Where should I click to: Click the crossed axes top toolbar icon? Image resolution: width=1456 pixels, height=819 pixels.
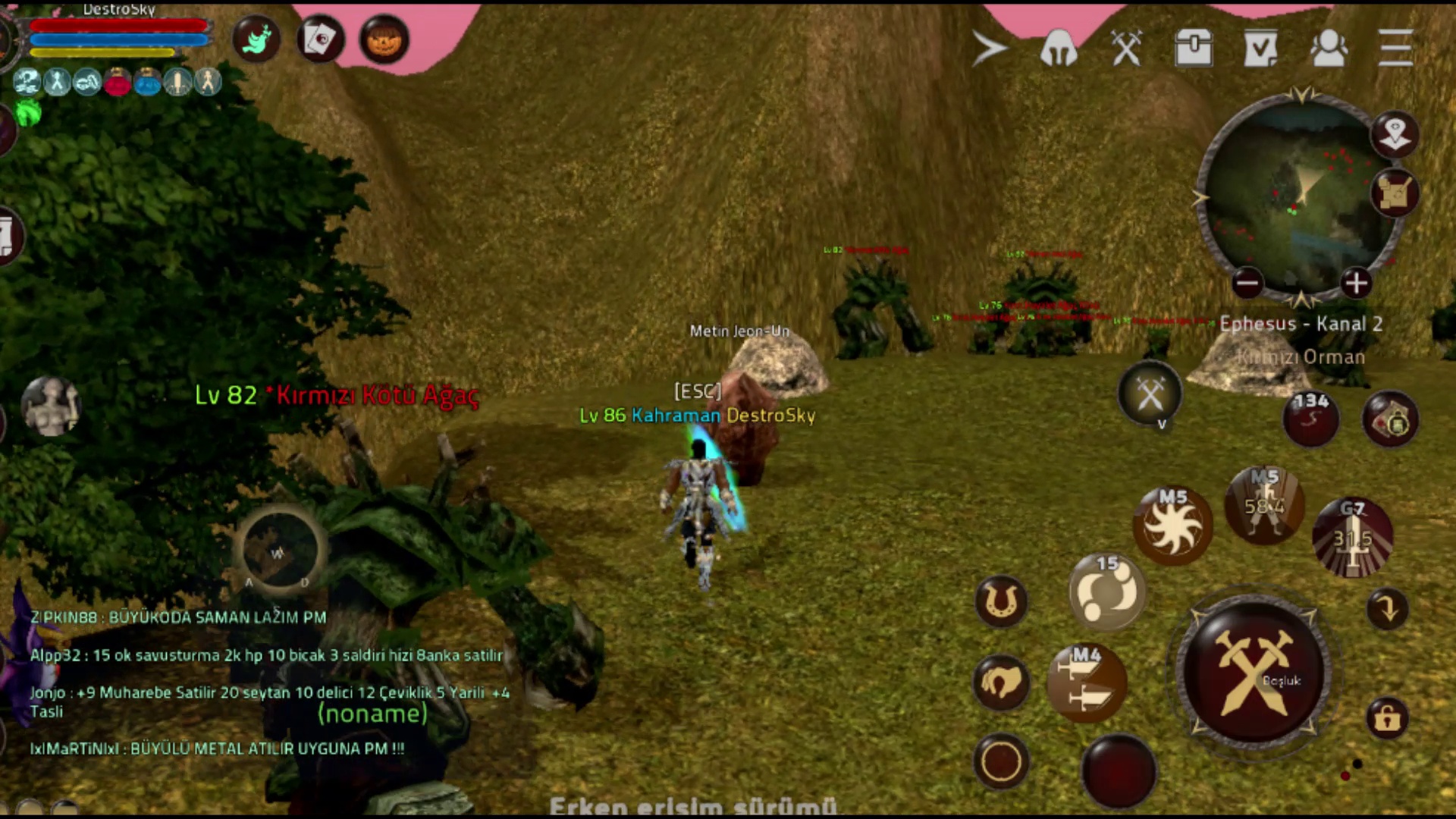pyautogui.click(x=1126, y=49)
